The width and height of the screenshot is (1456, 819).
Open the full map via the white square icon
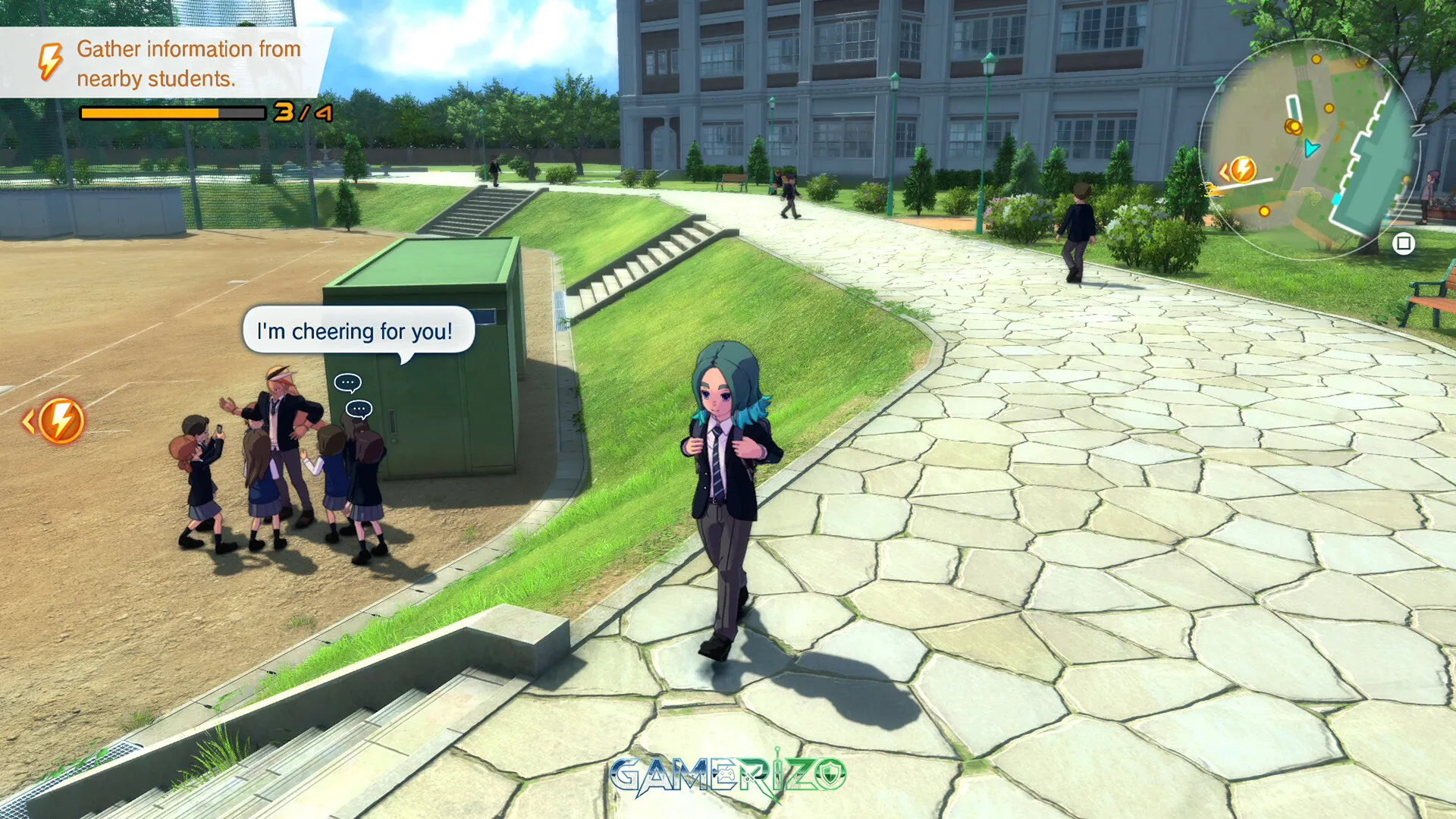tap(1404, 243)
